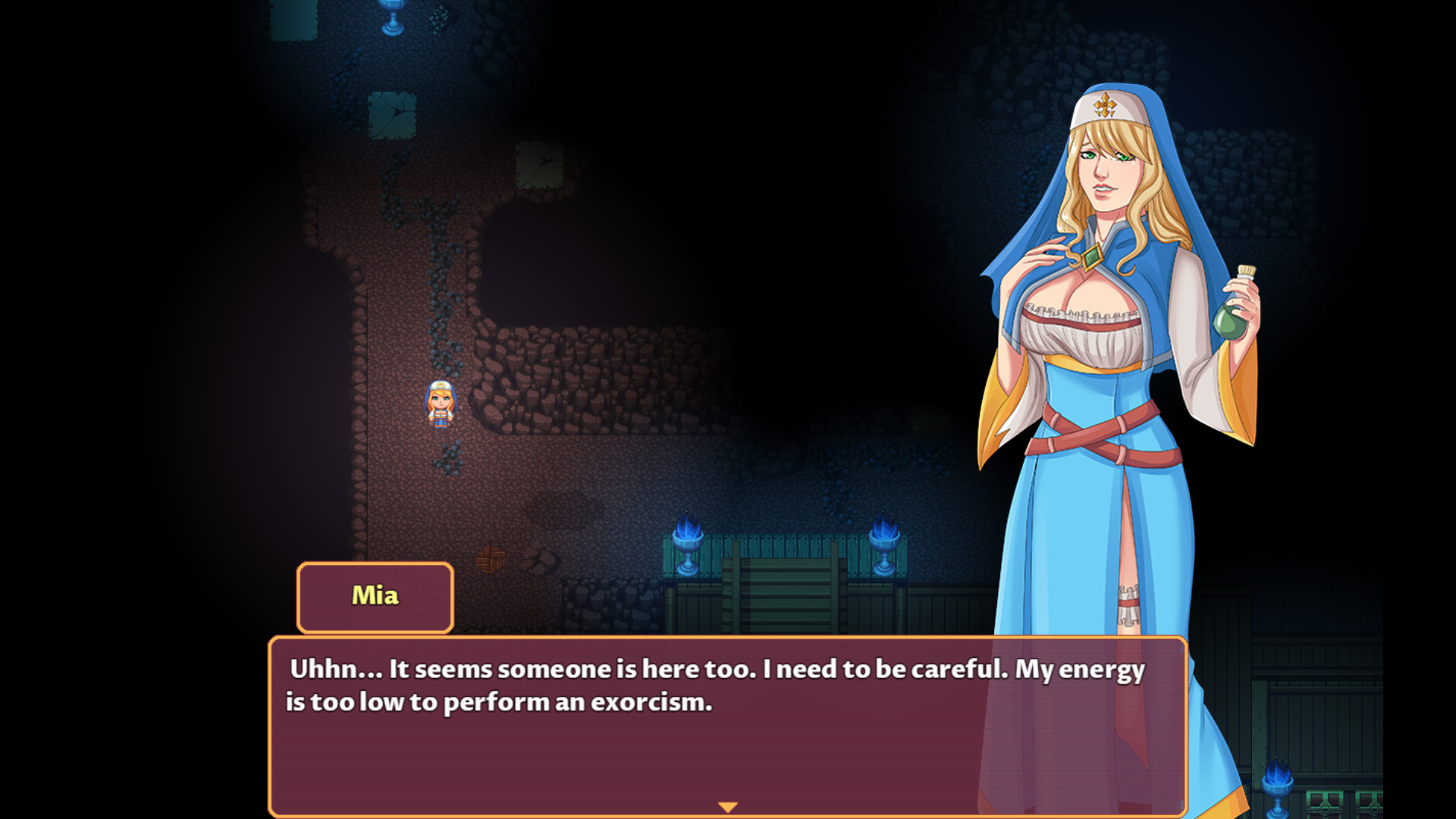This screenshot has height=819, width=1456.
Task: Click the cracked stone slab in the dark passage
Action: click(394, 114)
